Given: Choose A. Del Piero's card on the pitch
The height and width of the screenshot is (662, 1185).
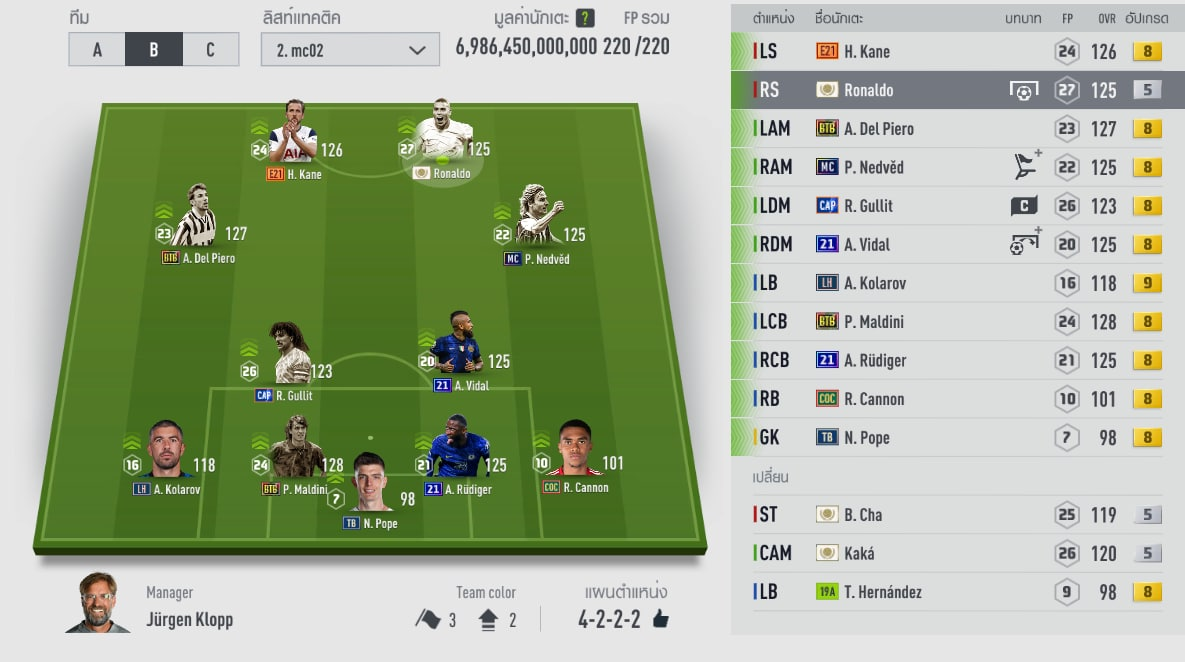Looking at the screenshot, I should click(195, 222).
